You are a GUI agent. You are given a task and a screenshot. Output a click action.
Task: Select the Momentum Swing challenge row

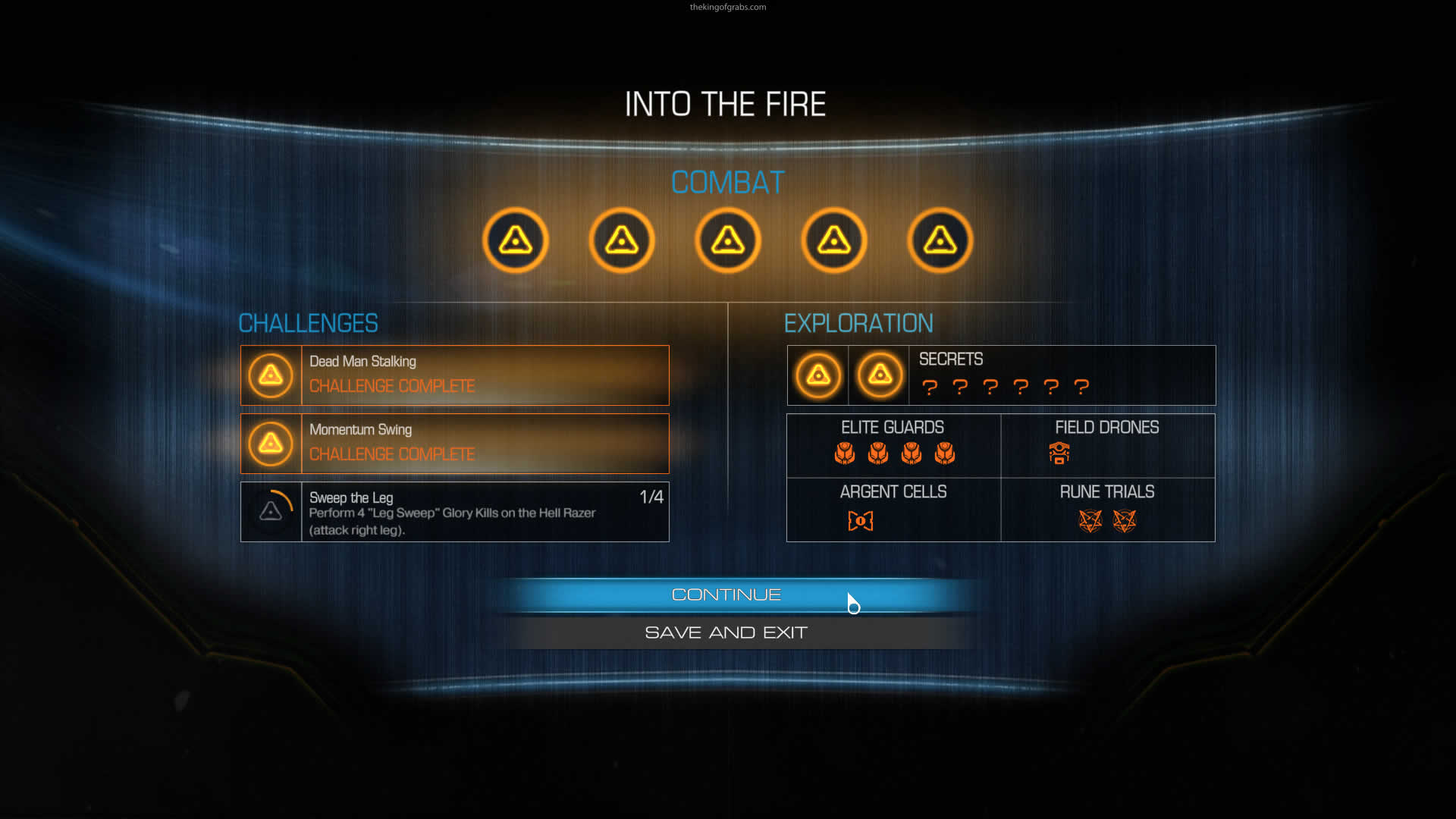coord(455,444)
